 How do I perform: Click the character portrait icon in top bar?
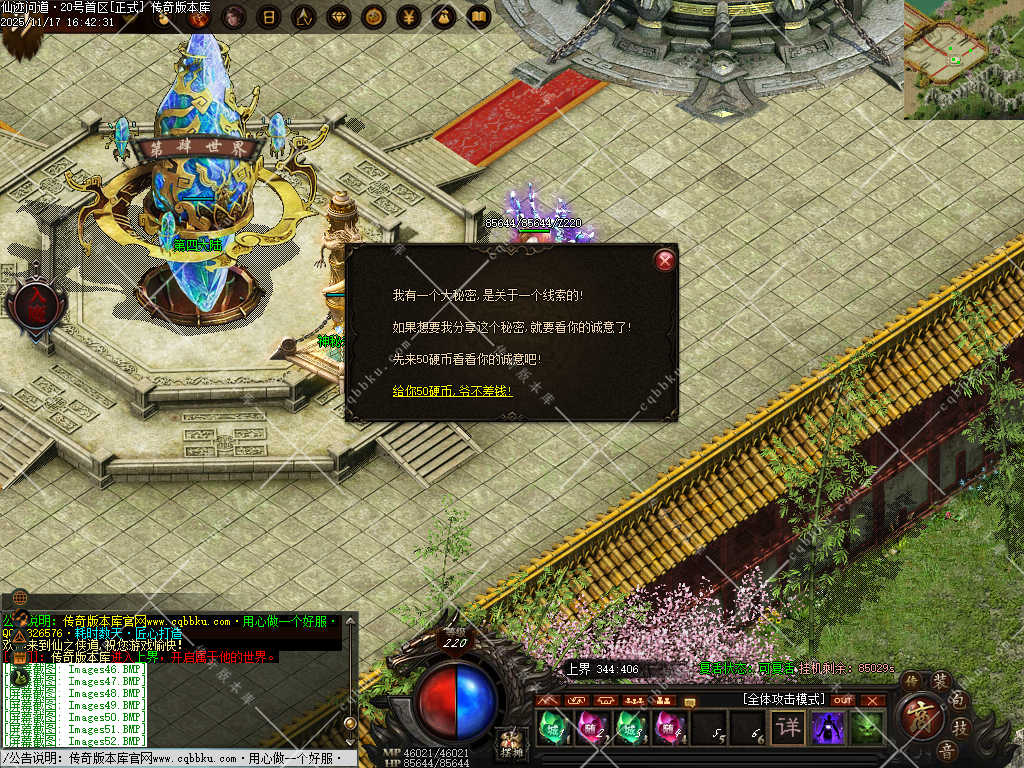point(233,16)
